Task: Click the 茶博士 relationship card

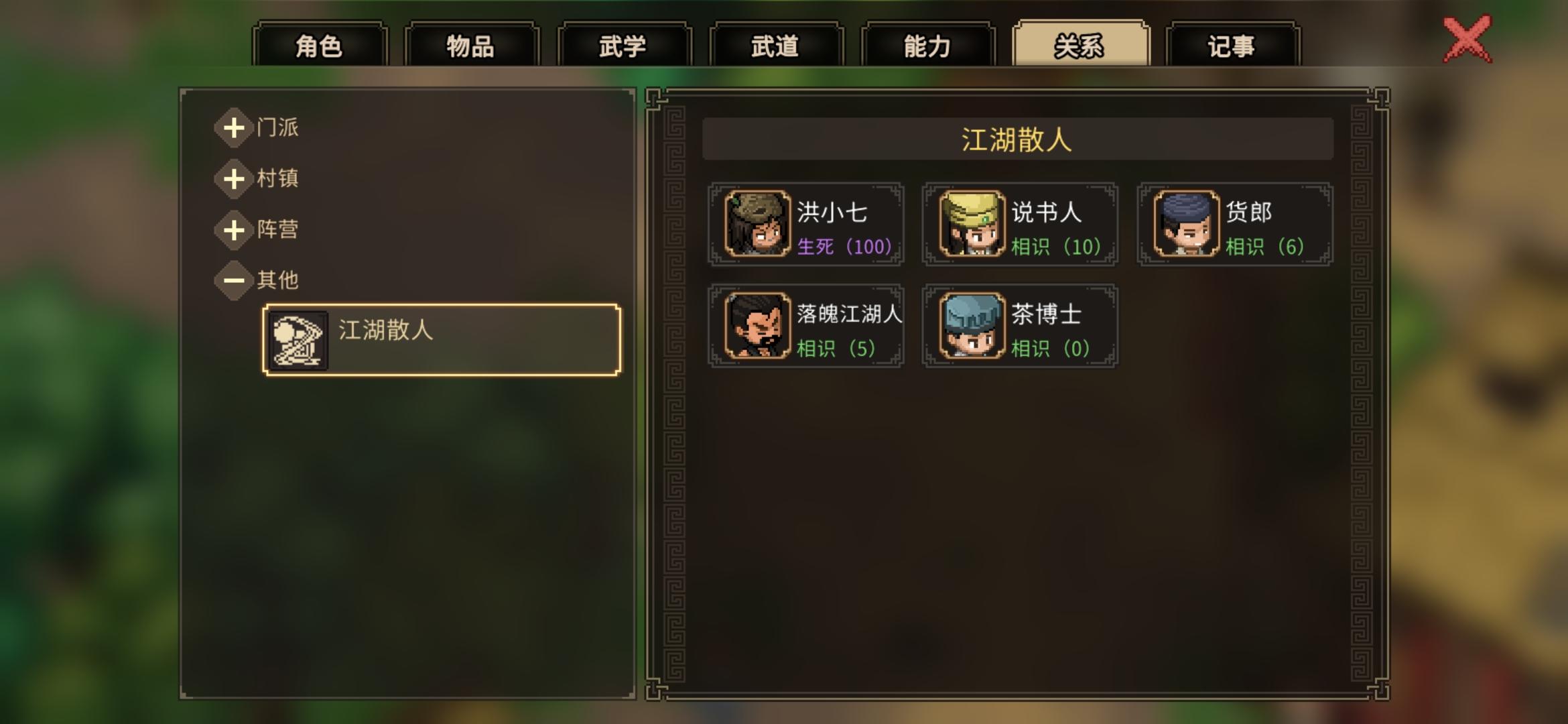Action: tap(1020, 326)
